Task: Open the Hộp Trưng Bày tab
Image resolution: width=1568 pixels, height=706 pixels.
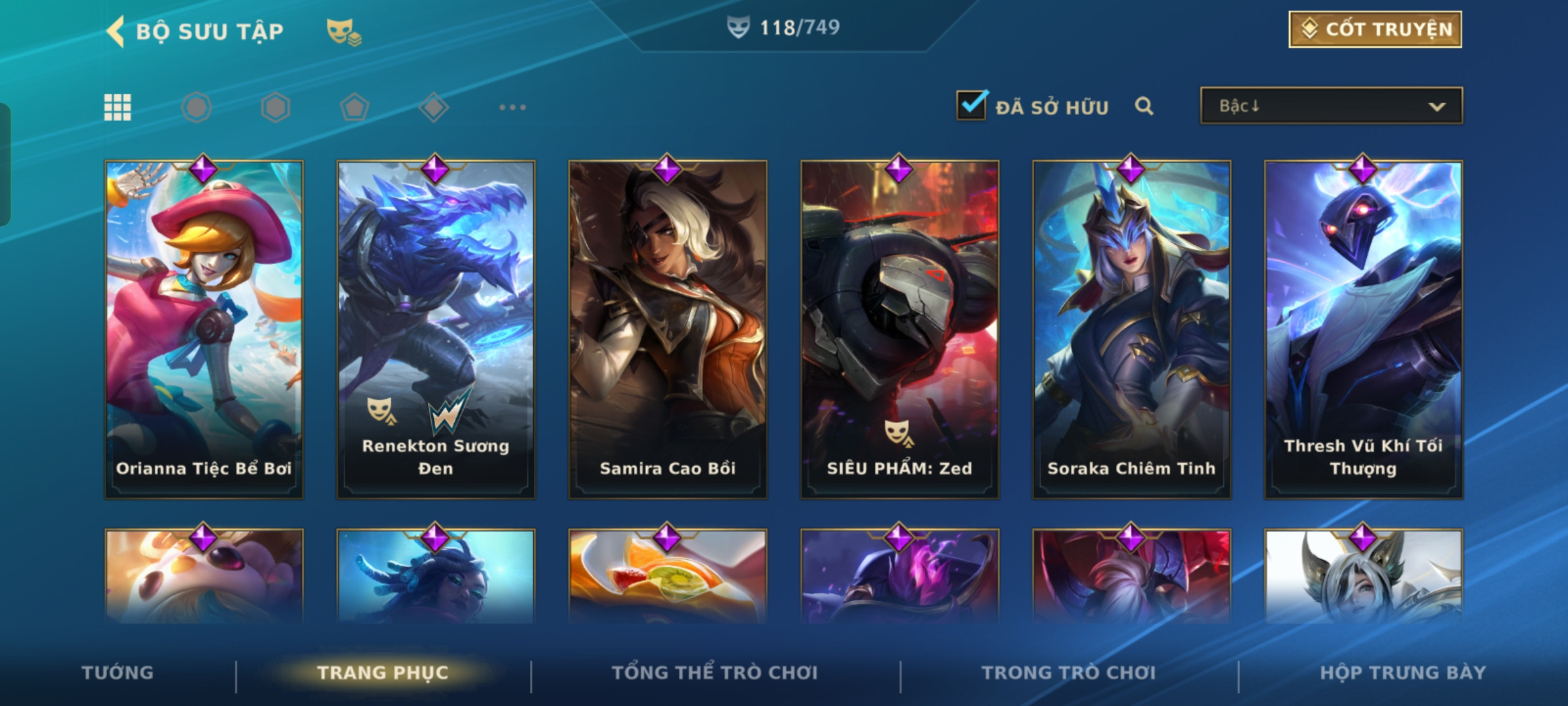Action: click(1403, 673)
